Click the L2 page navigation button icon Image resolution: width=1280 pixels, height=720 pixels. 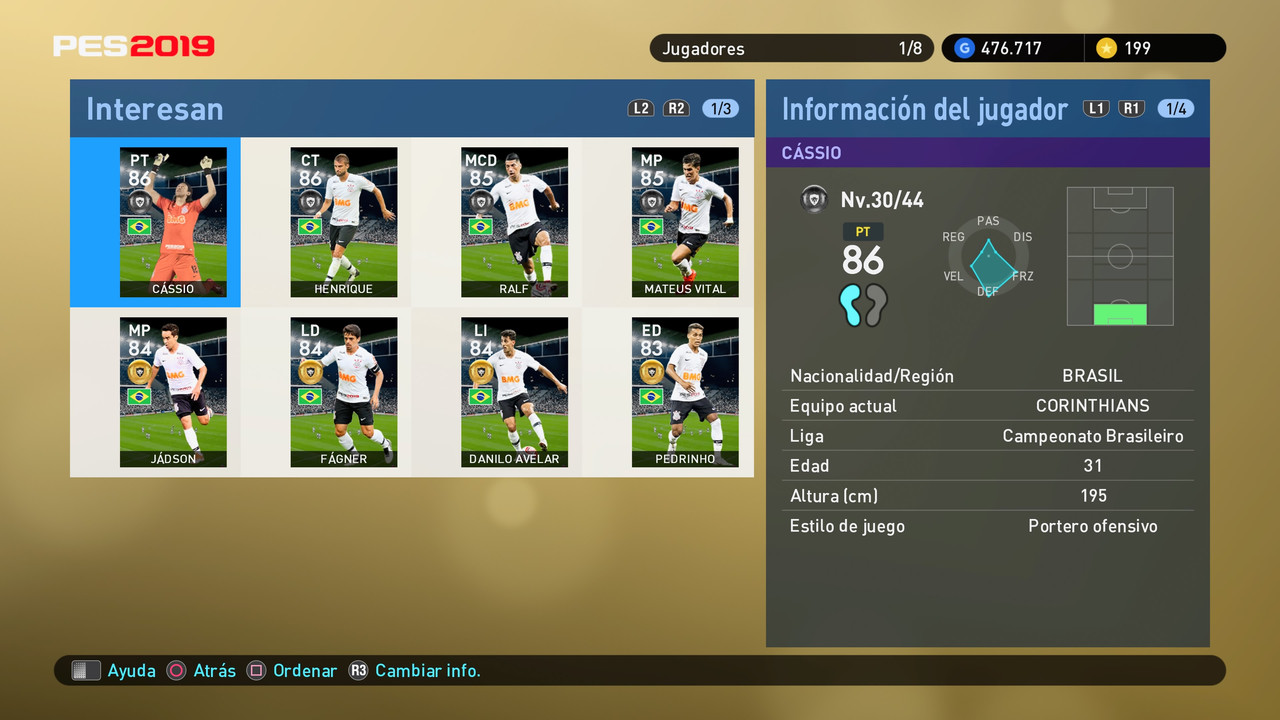(640, 108)
